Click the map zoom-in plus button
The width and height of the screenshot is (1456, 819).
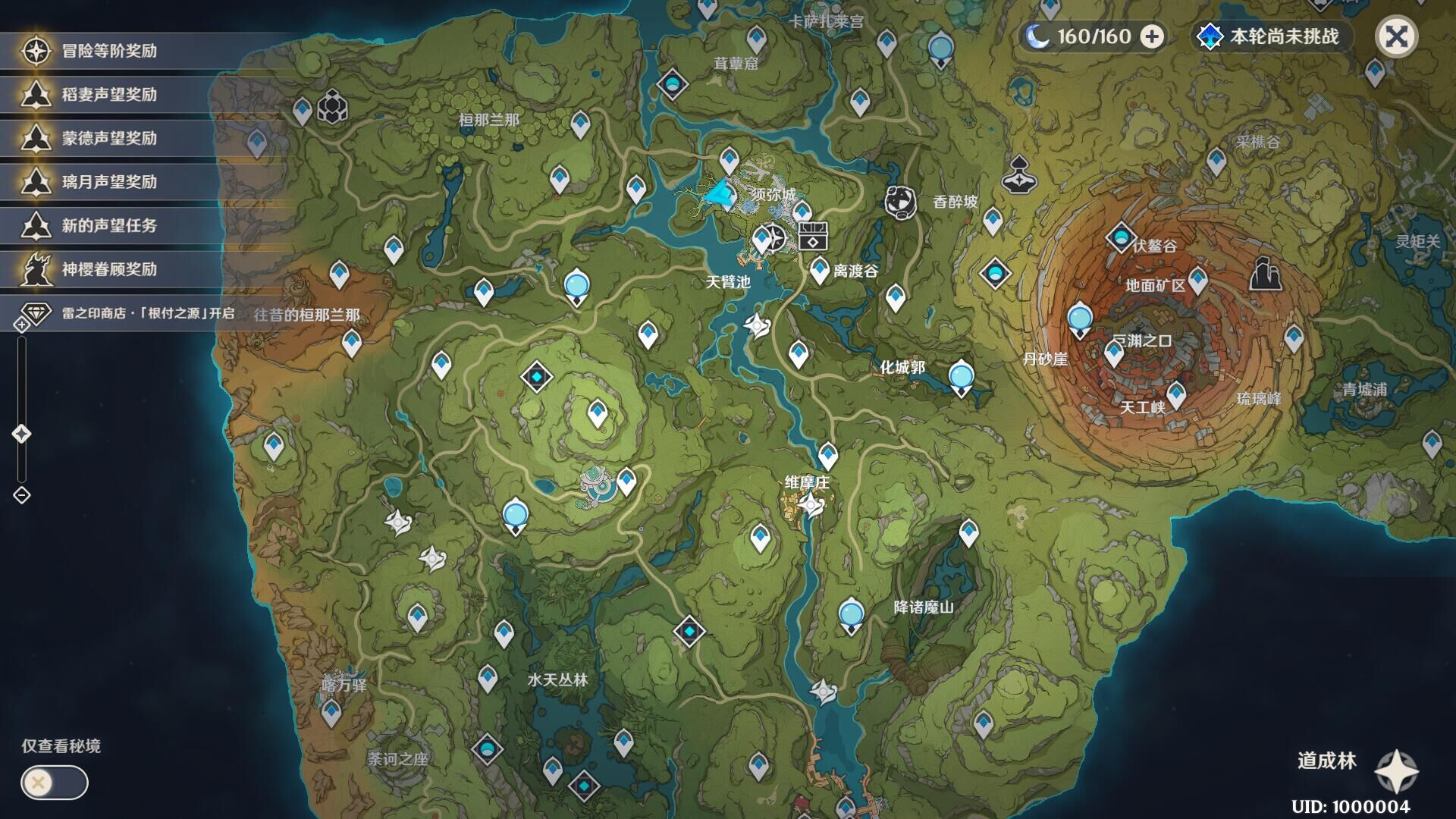pos(21,325)
